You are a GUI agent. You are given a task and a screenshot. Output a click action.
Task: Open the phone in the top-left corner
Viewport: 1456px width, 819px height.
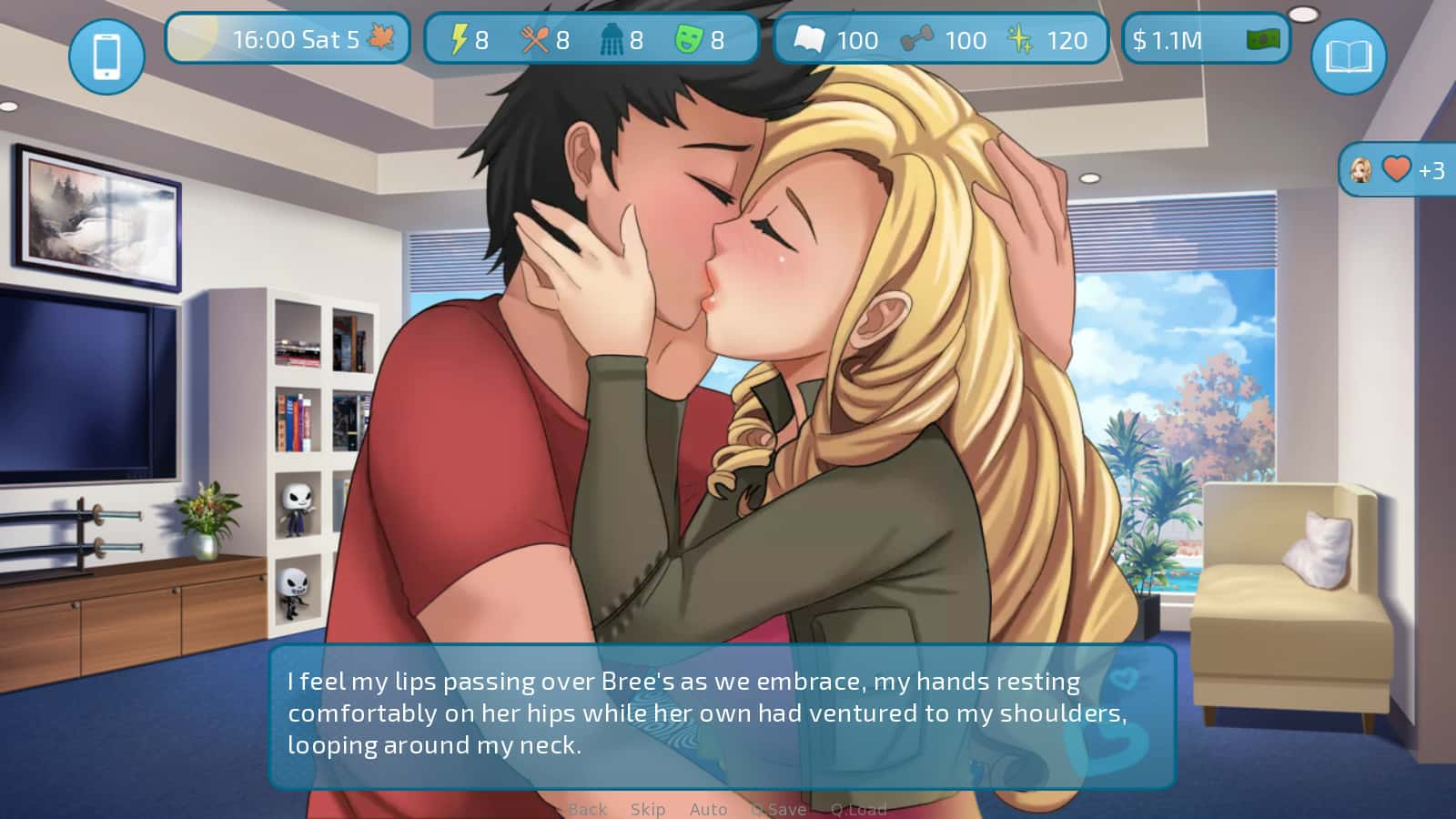point(109,55)
